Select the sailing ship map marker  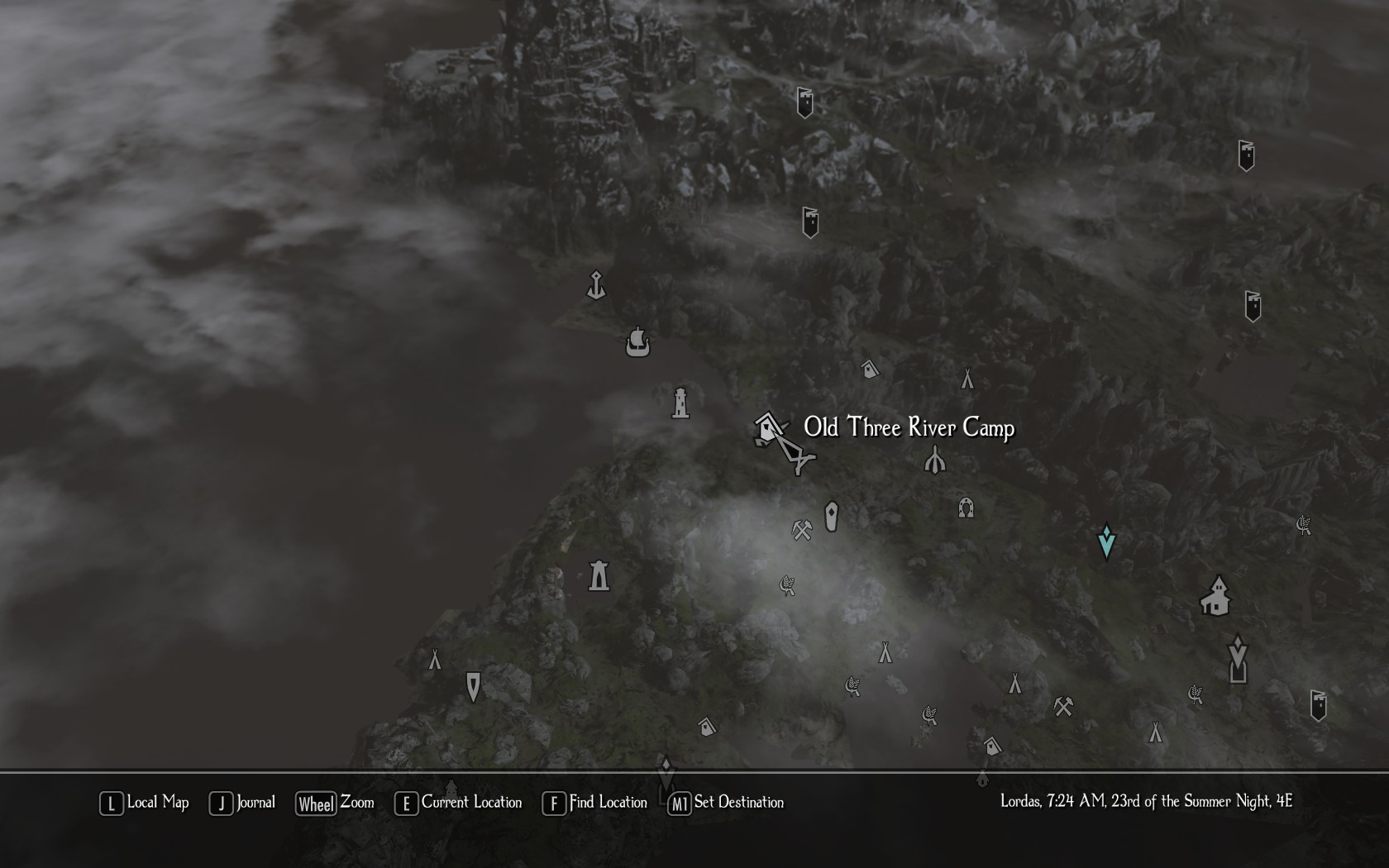[637, 341]
